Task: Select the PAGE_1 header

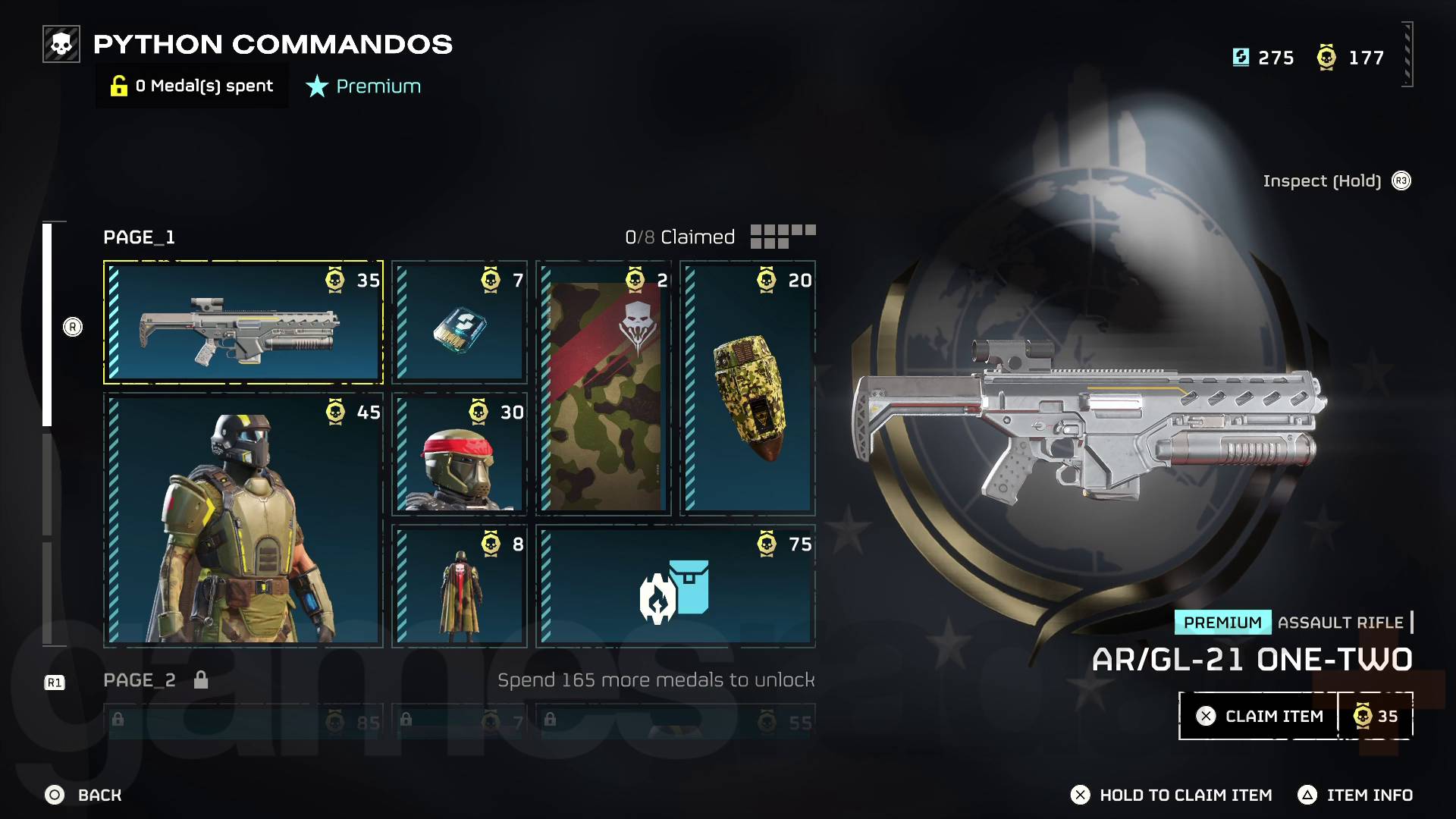Action: coord(139,237)
